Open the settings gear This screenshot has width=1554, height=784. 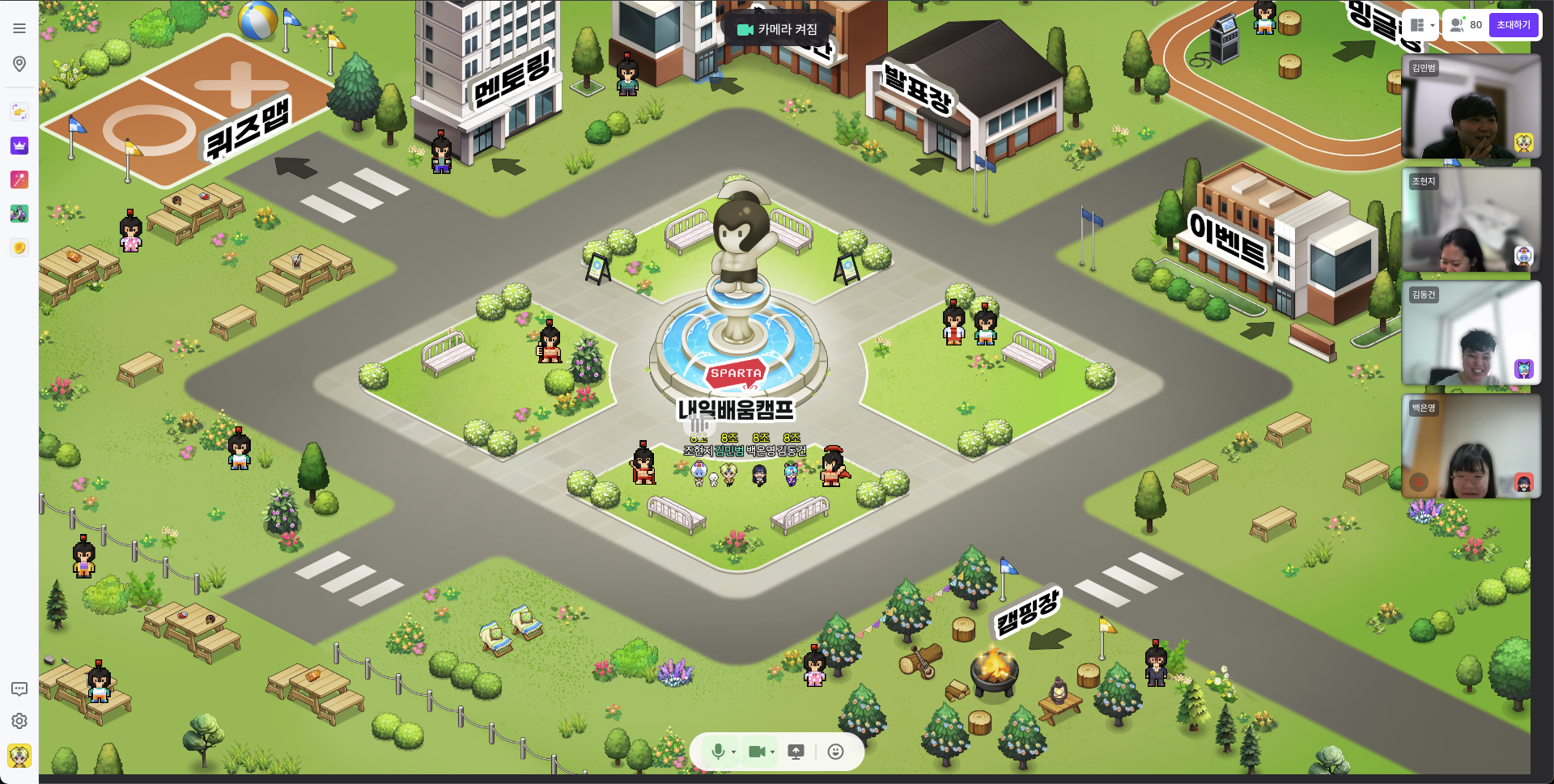pos(19,721)
